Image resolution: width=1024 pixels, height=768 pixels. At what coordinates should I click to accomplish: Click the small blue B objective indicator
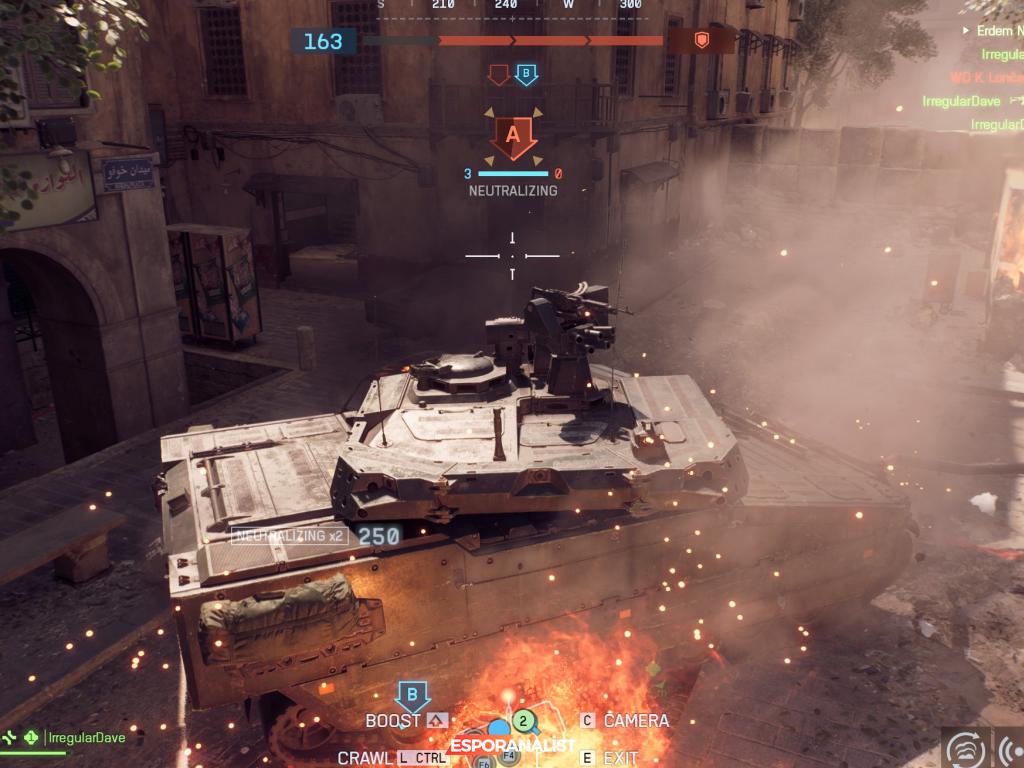[526, 74]
